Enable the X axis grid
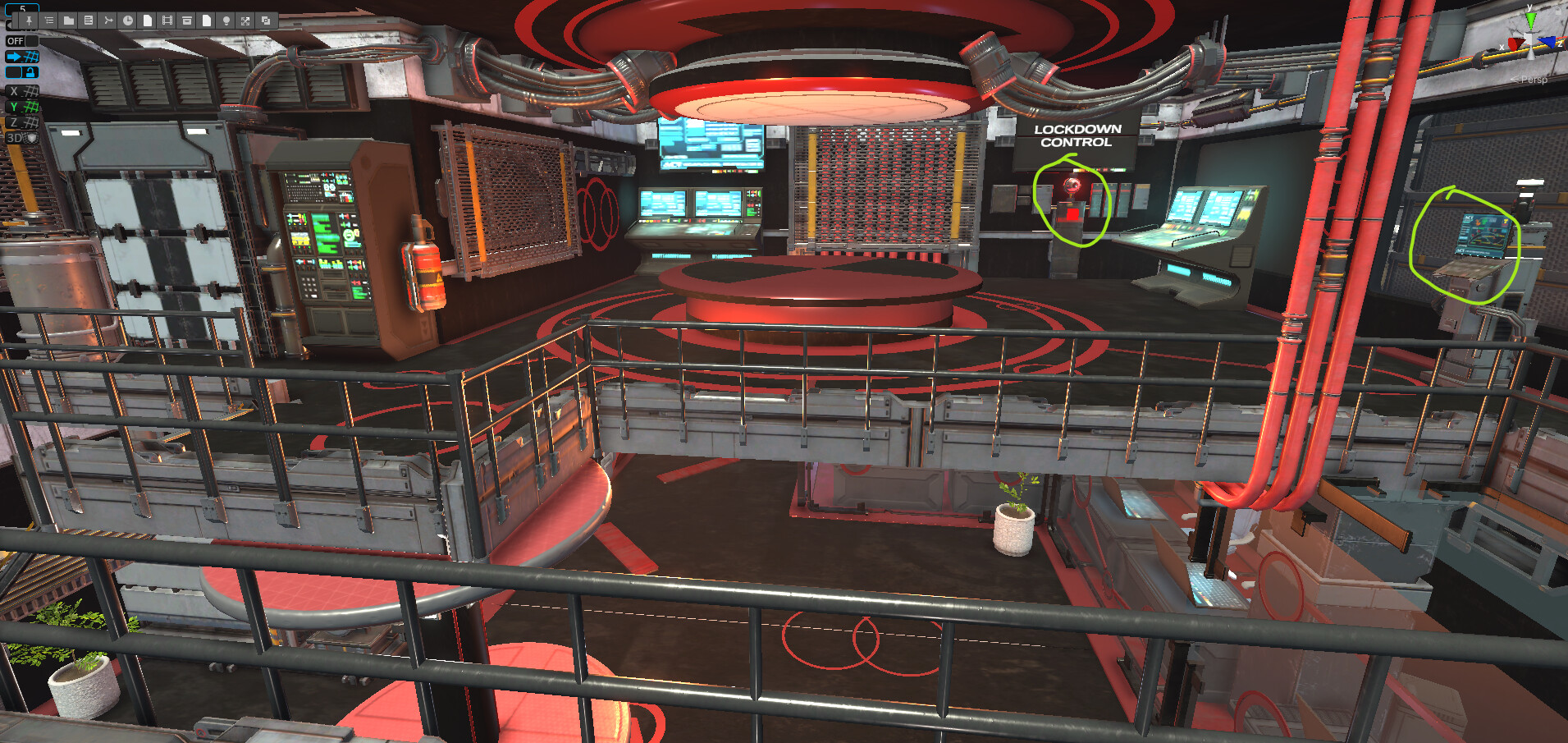The height and width of the screenshot is (743, 1568). pos(22,91)
